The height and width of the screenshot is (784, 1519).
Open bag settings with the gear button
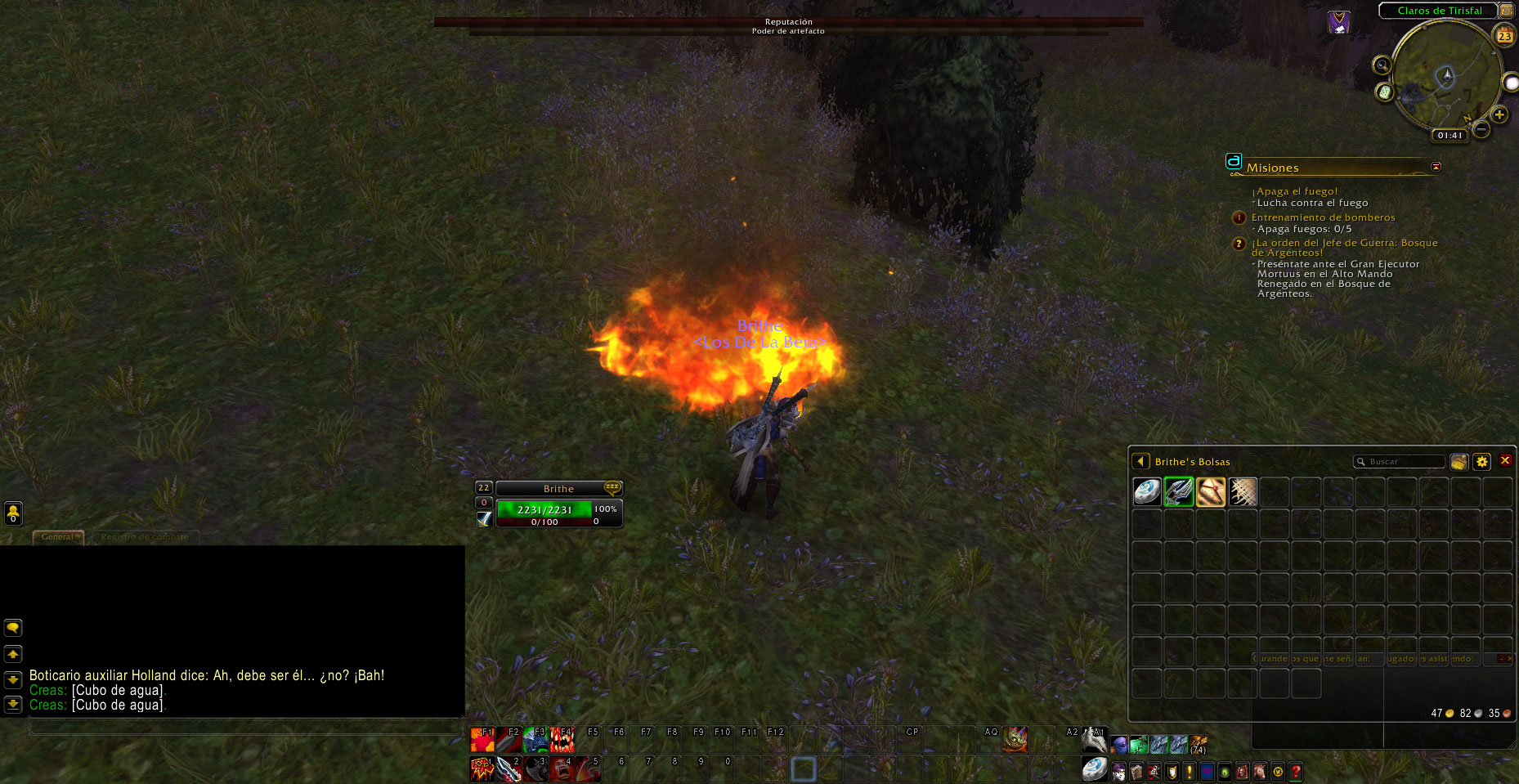pos(1481,462)
